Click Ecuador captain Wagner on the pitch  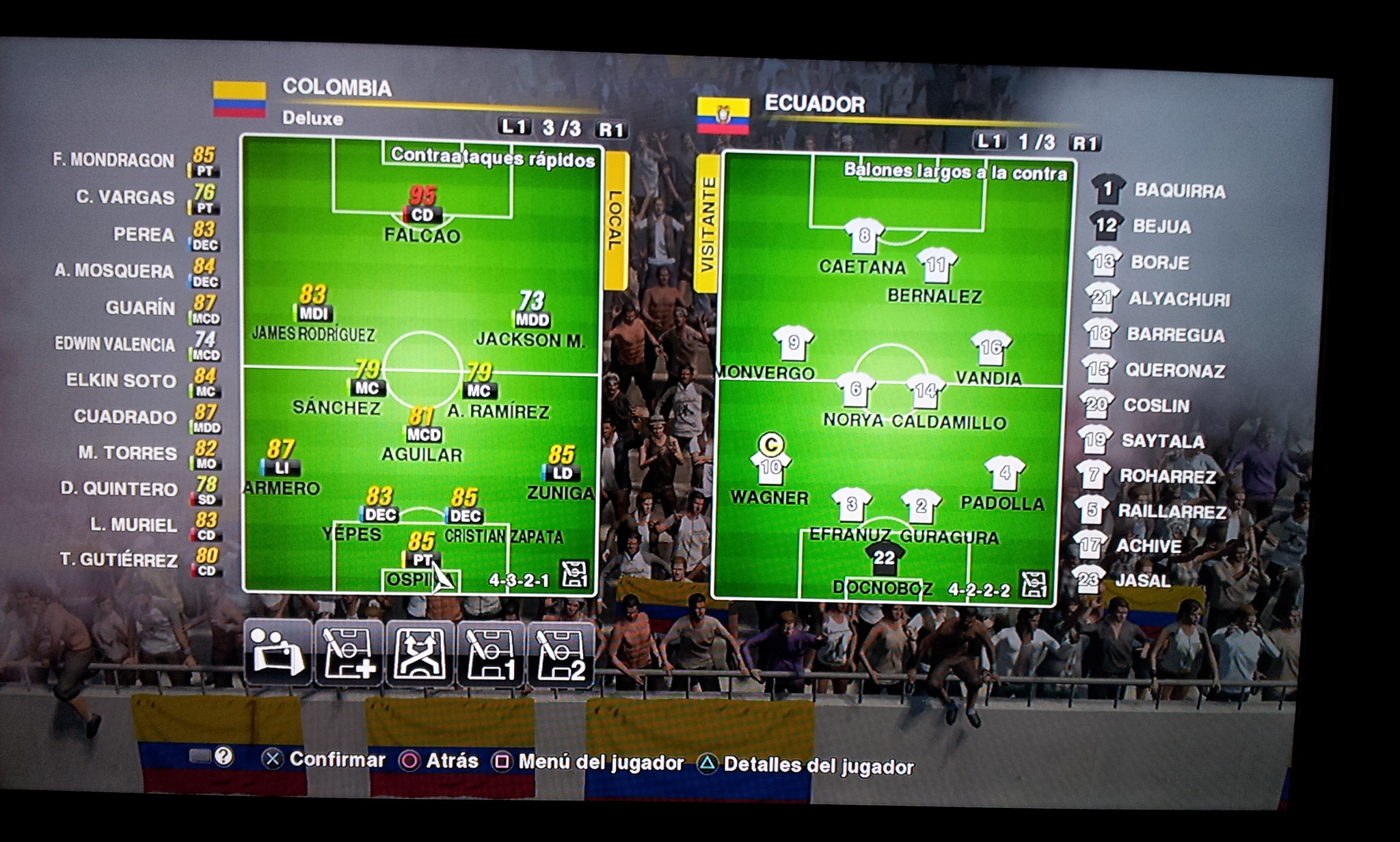(x=770, y=469)
